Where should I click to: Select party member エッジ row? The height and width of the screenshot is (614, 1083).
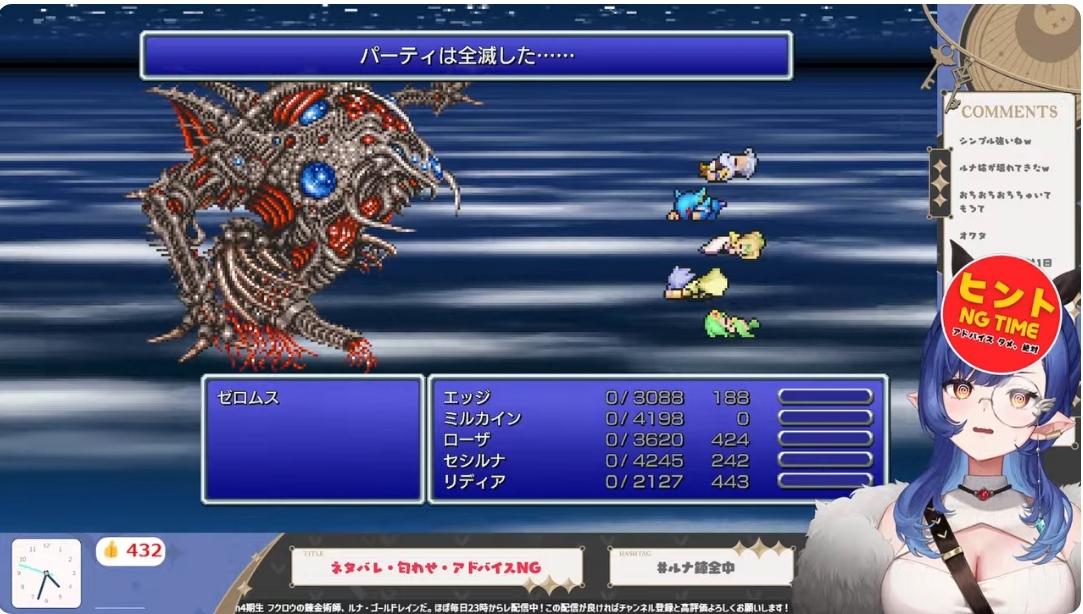tap(467, 397)
